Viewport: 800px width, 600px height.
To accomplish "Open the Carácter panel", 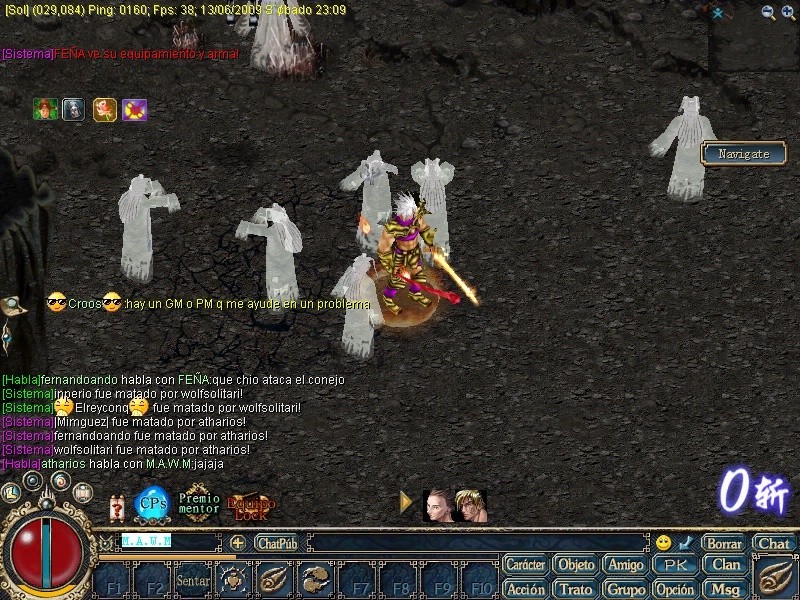I will (525, 565).
